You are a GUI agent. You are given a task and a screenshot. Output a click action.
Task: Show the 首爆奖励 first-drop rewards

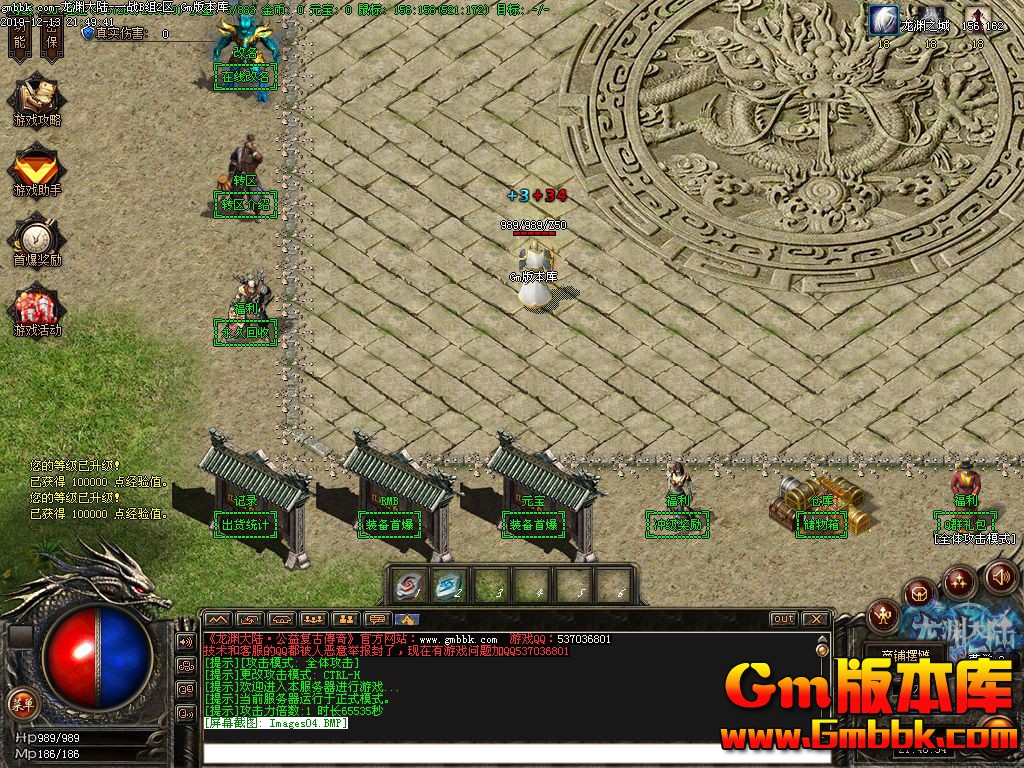tap(37, 240)
